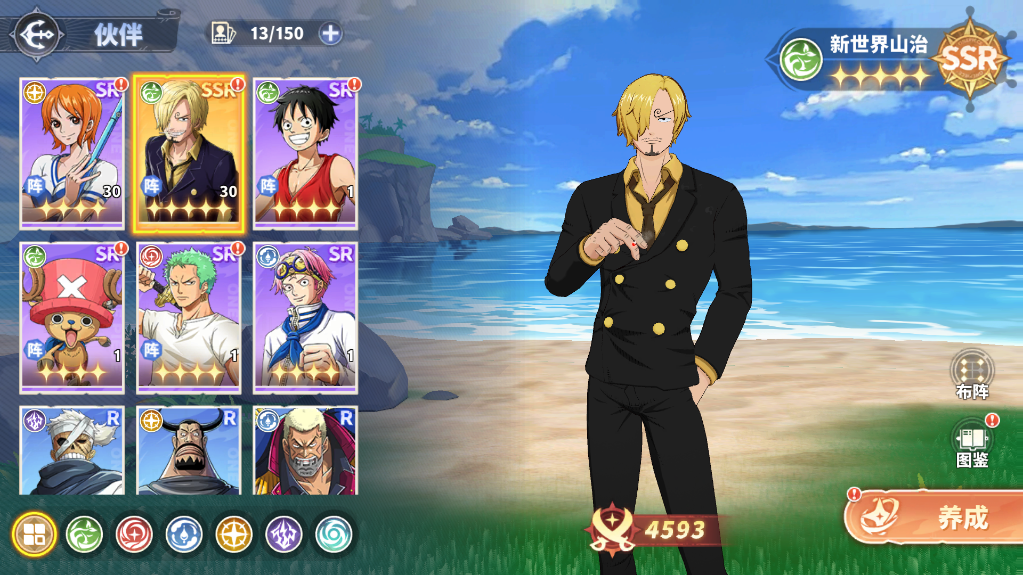Select the white-haired eyepatch R card
The image size is (1023, 575).
72,450
